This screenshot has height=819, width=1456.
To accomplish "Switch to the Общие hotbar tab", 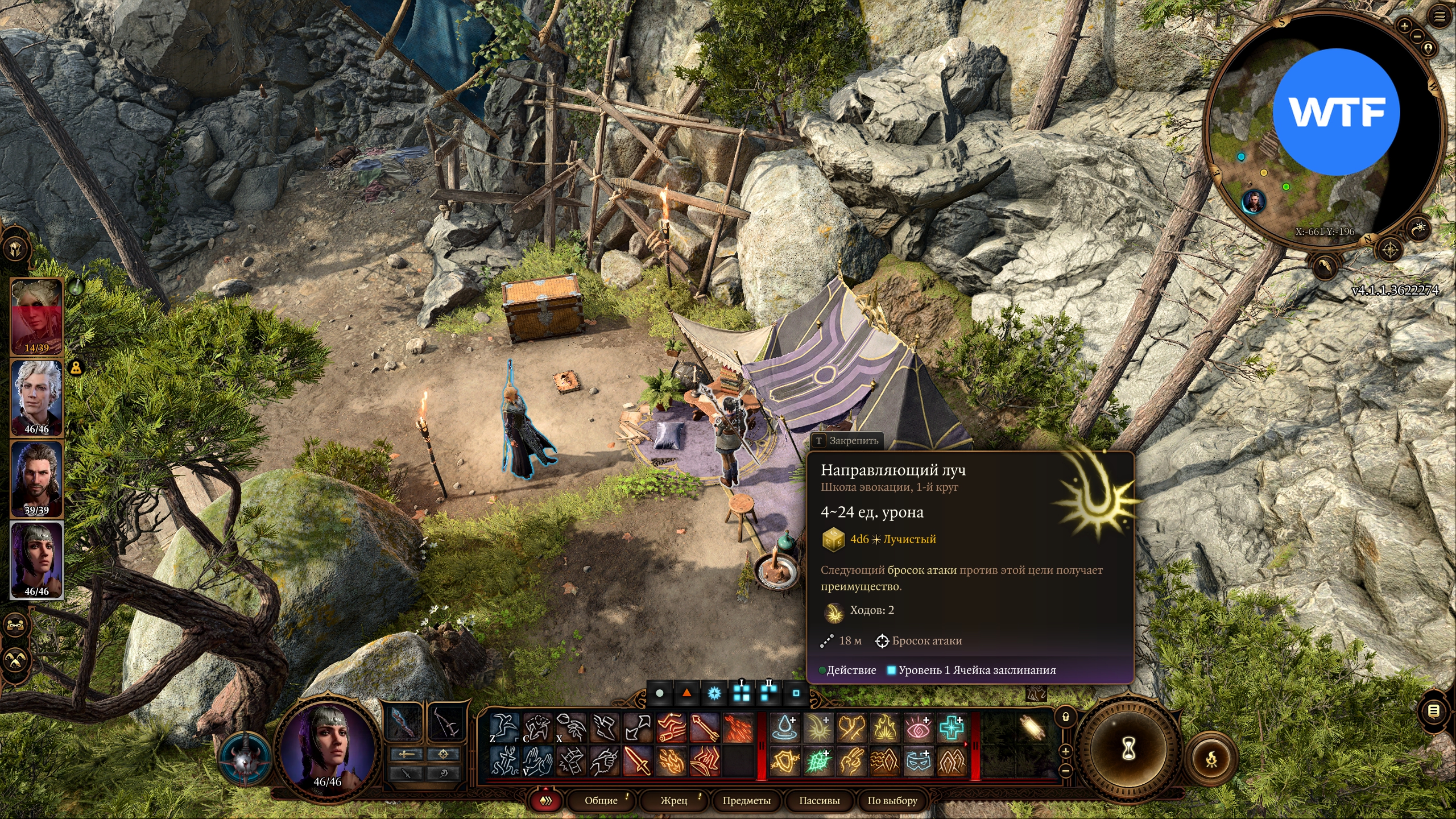I will [x=601, y=800].
